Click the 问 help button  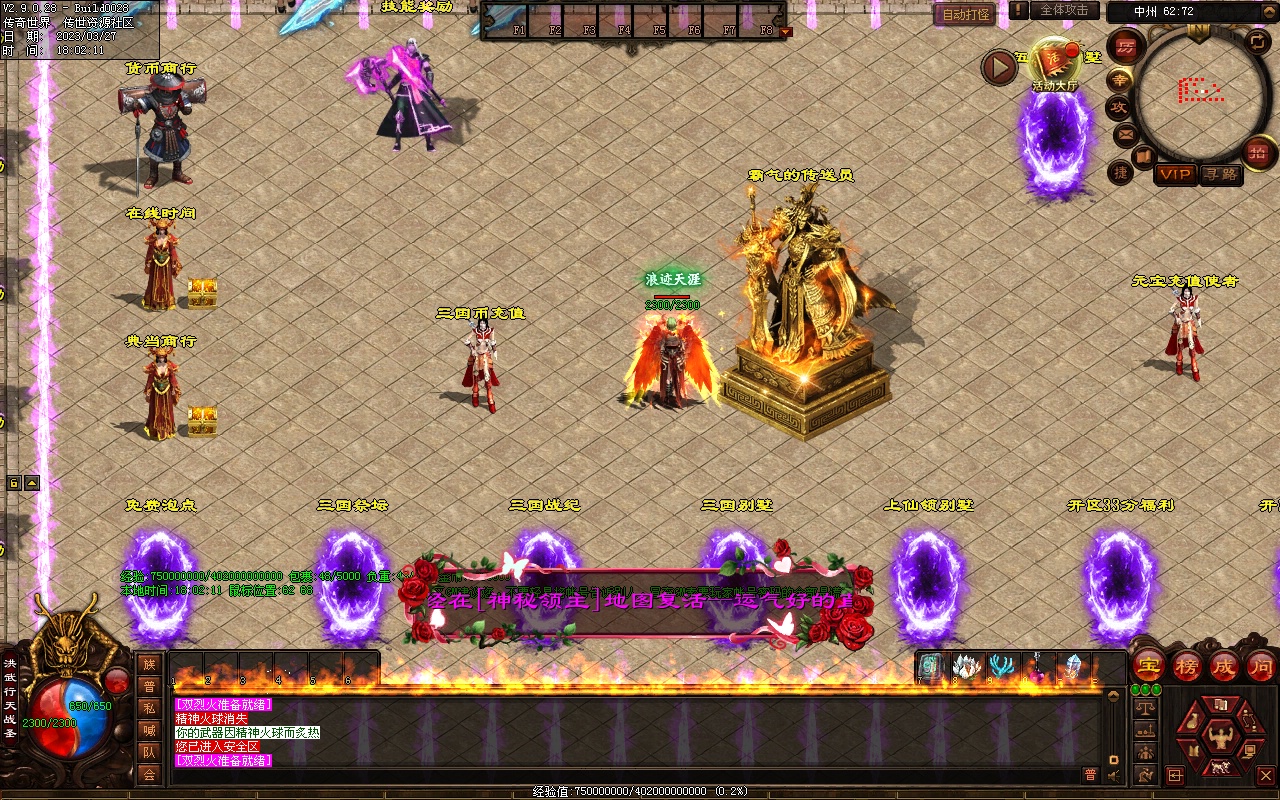click(x=1261, y=666)
